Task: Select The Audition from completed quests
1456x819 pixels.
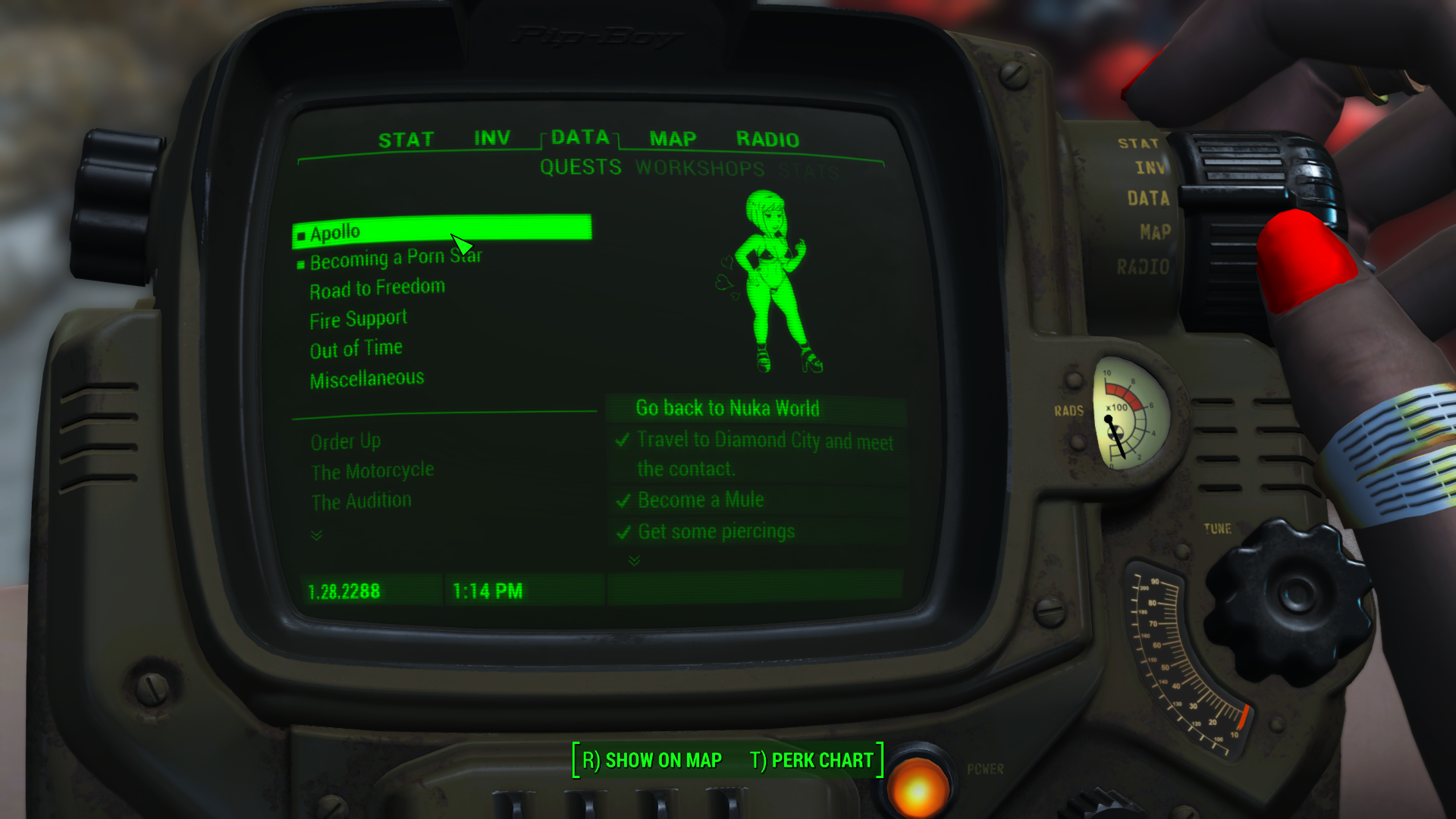Action: 361,500
